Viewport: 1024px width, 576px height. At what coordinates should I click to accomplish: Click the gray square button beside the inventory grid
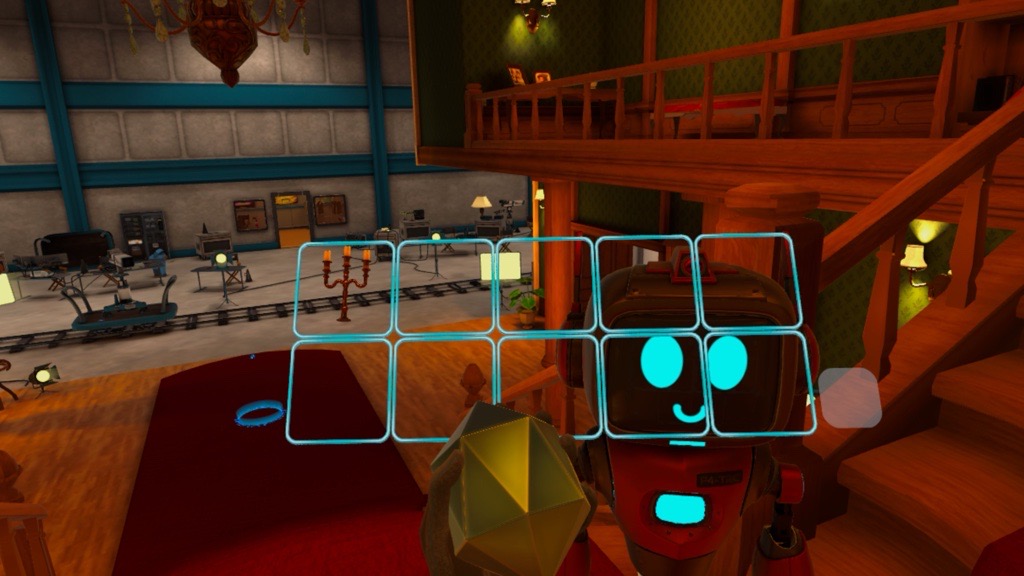(850, 397)
